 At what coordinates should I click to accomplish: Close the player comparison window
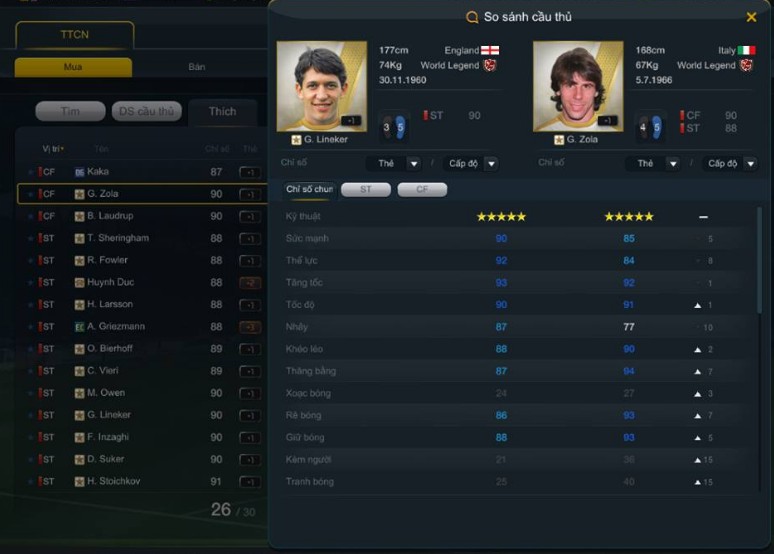[751, 17]
